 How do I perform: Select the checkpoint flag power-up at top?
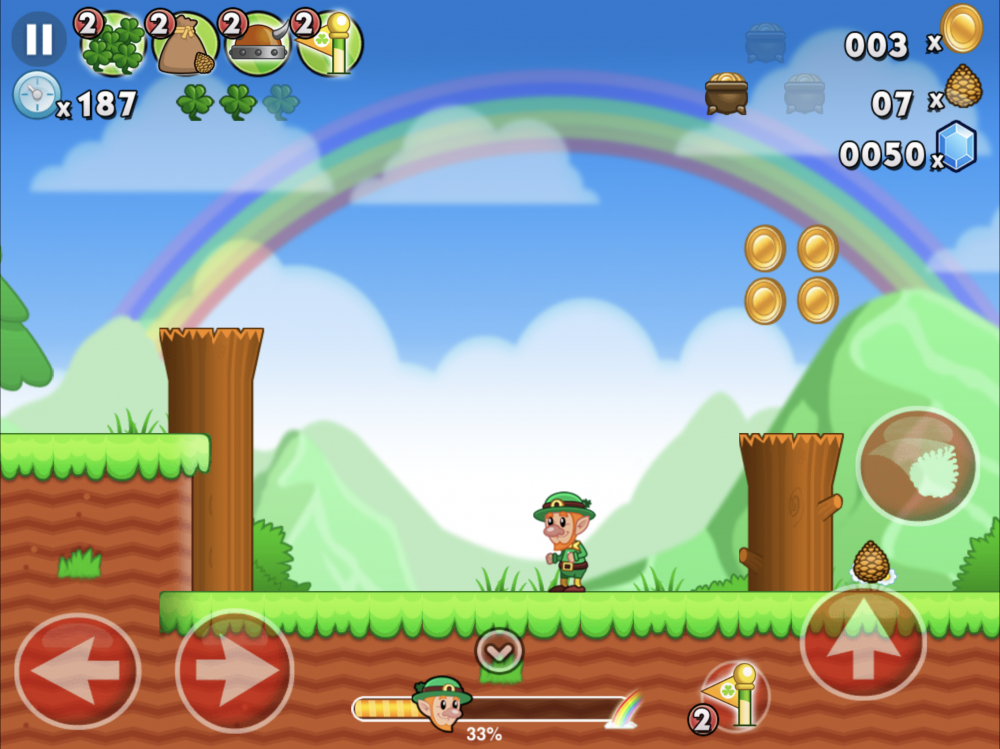click(x=330, y=44)
